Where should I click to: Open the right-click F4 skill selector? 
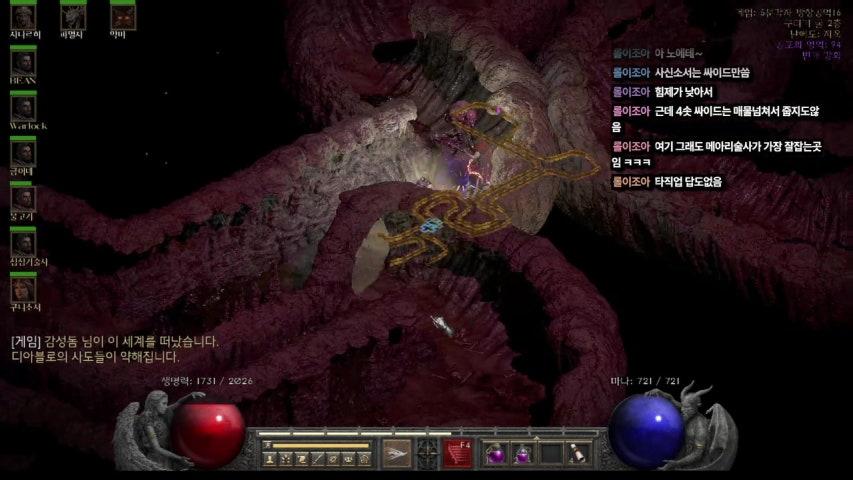click(x=460, y=454)
